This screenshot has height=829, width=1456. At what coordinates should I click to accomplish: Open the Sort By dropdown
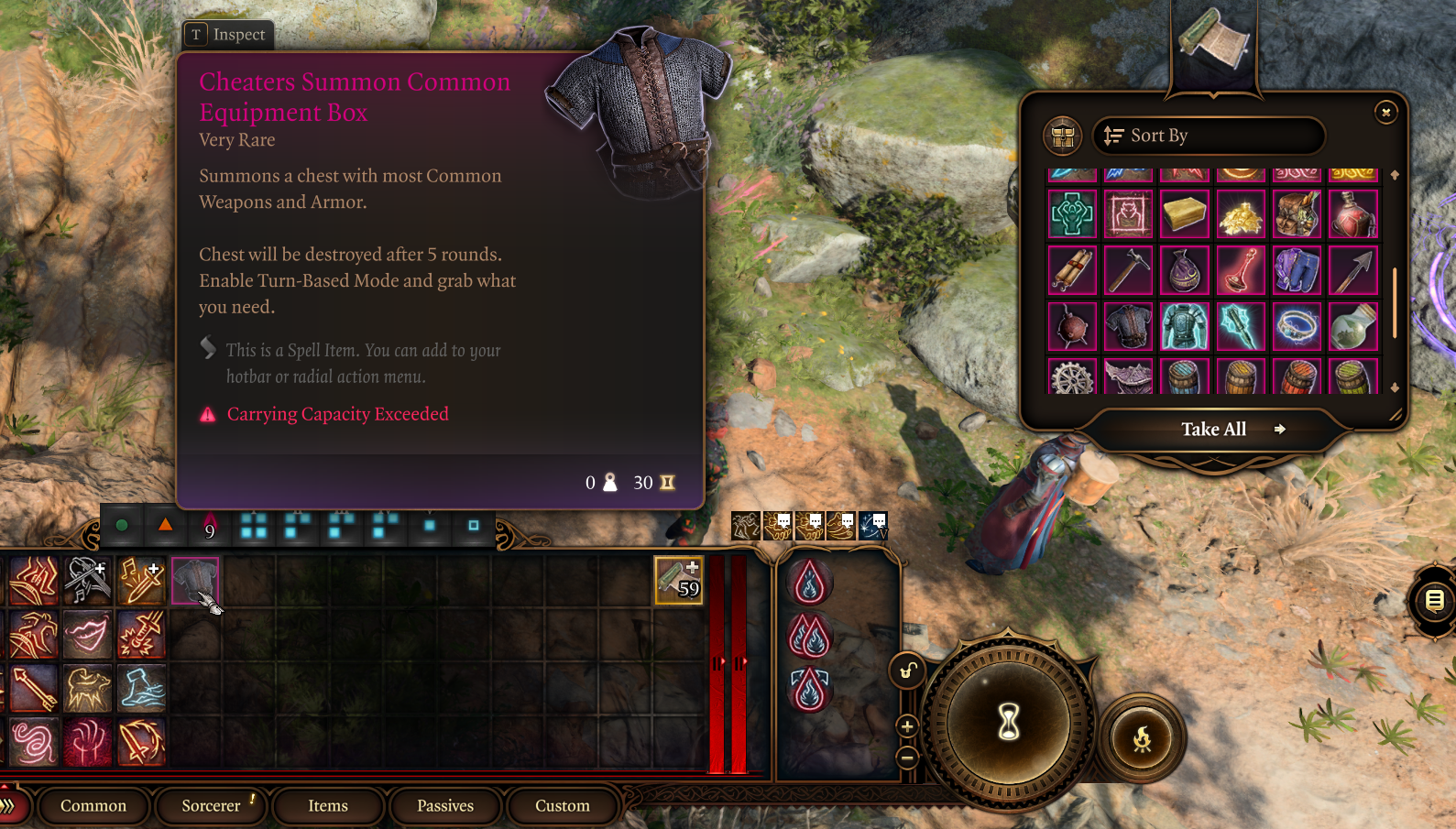pos(1208,136)
